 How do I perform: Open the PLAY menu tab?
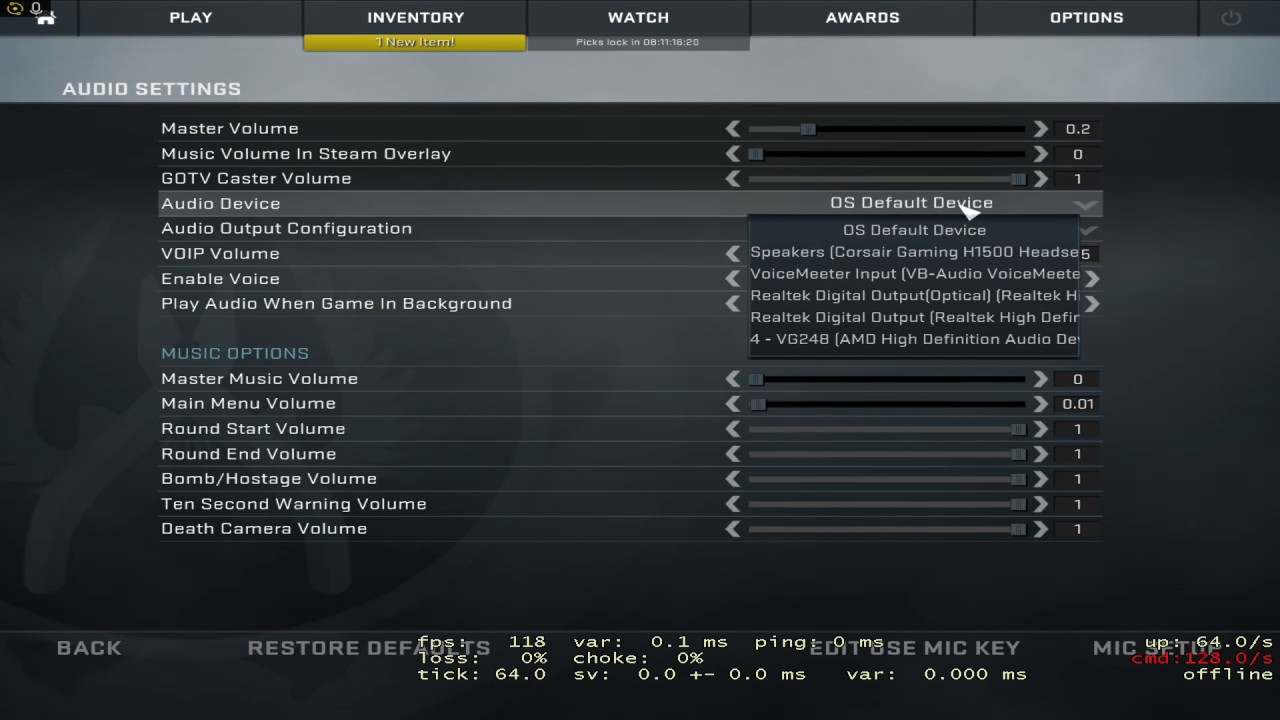[x=190, y=17]
